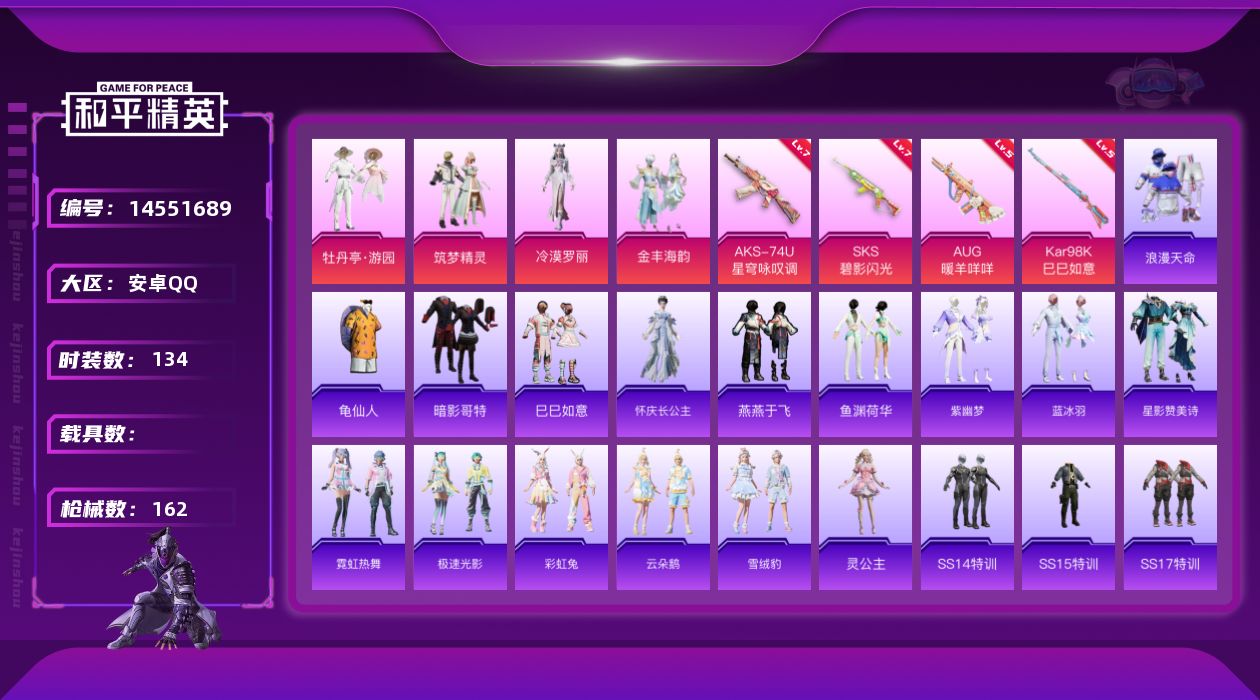Open the 冷漠罗丽 outfit card
Image resolution: width=1260 pixels, height=700 pixels.
pos(561,211)
